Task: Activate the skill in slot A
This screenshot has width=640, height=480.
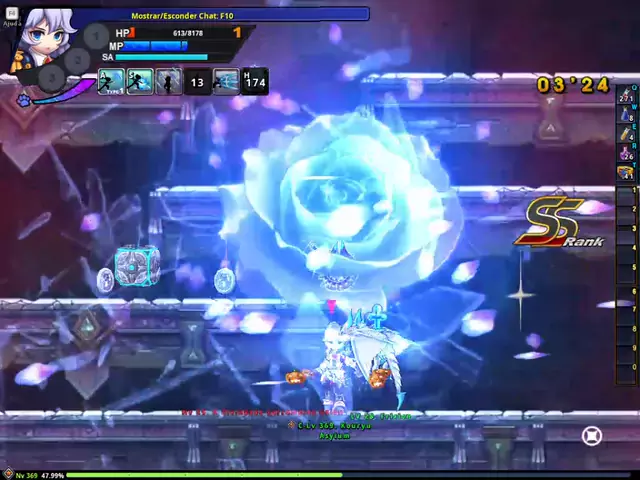Action: (x=111, y=81)
